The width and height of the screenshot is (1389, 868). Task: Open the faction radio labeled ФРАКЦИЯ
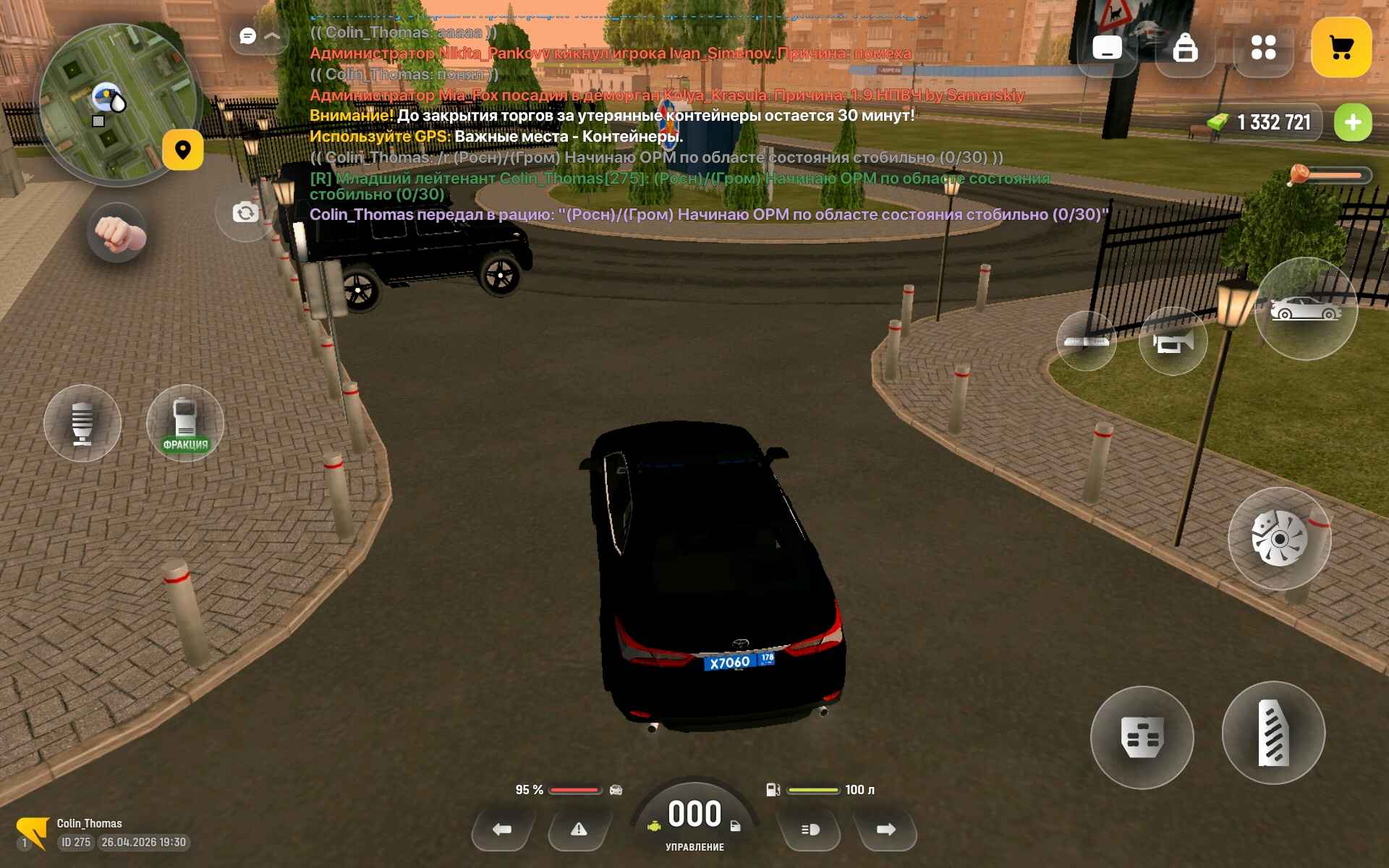pyautogui.click(x=185, y=423)
